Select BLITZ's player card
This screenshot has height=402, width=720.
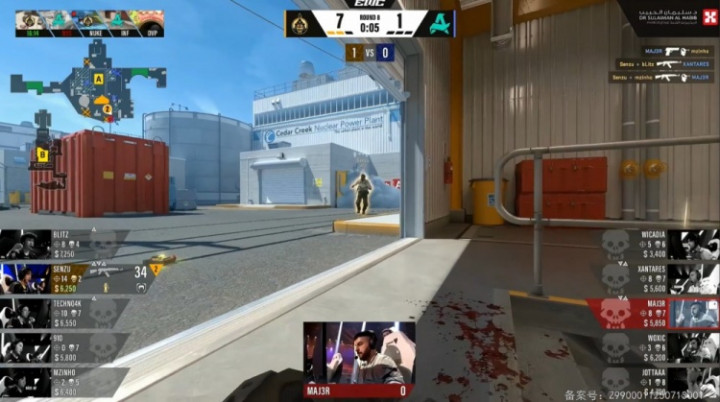[60, 243]
